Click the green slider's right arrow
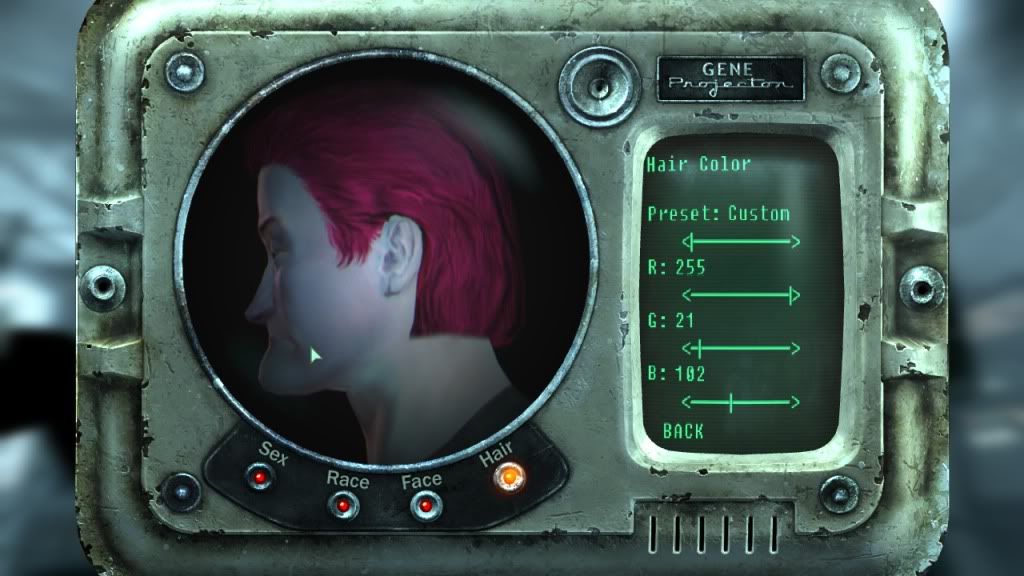1024x576 pixels. [x=796, y=348]
